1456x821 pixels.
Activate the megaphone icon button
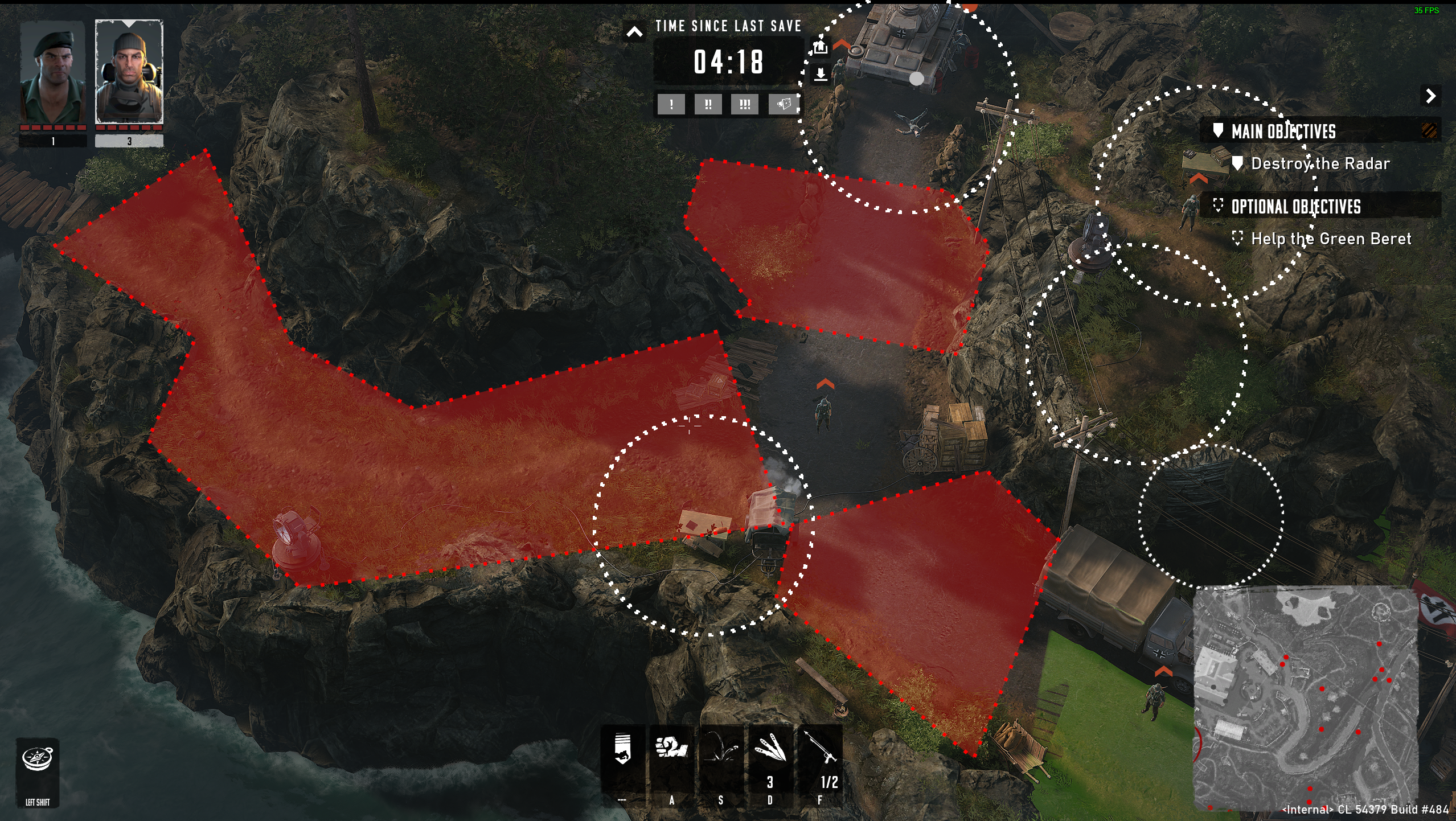(783, 105)
